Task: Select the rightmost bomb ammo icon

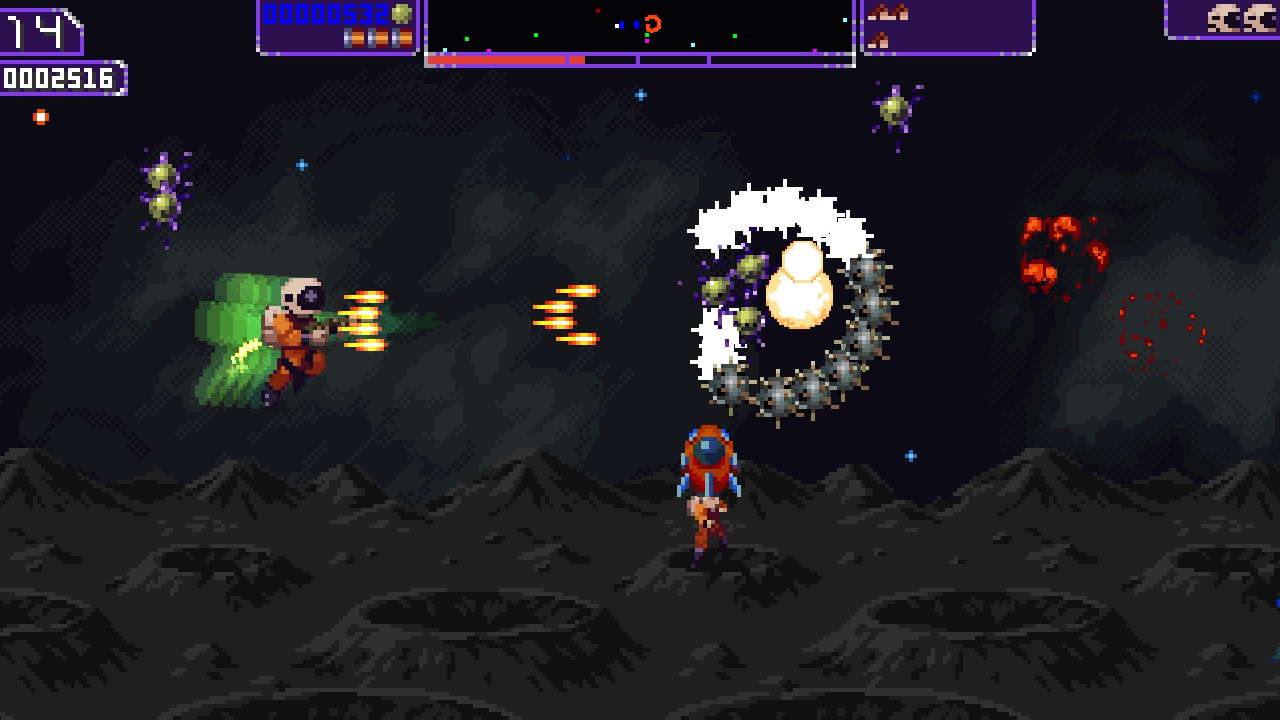Action: click(403, 38)
